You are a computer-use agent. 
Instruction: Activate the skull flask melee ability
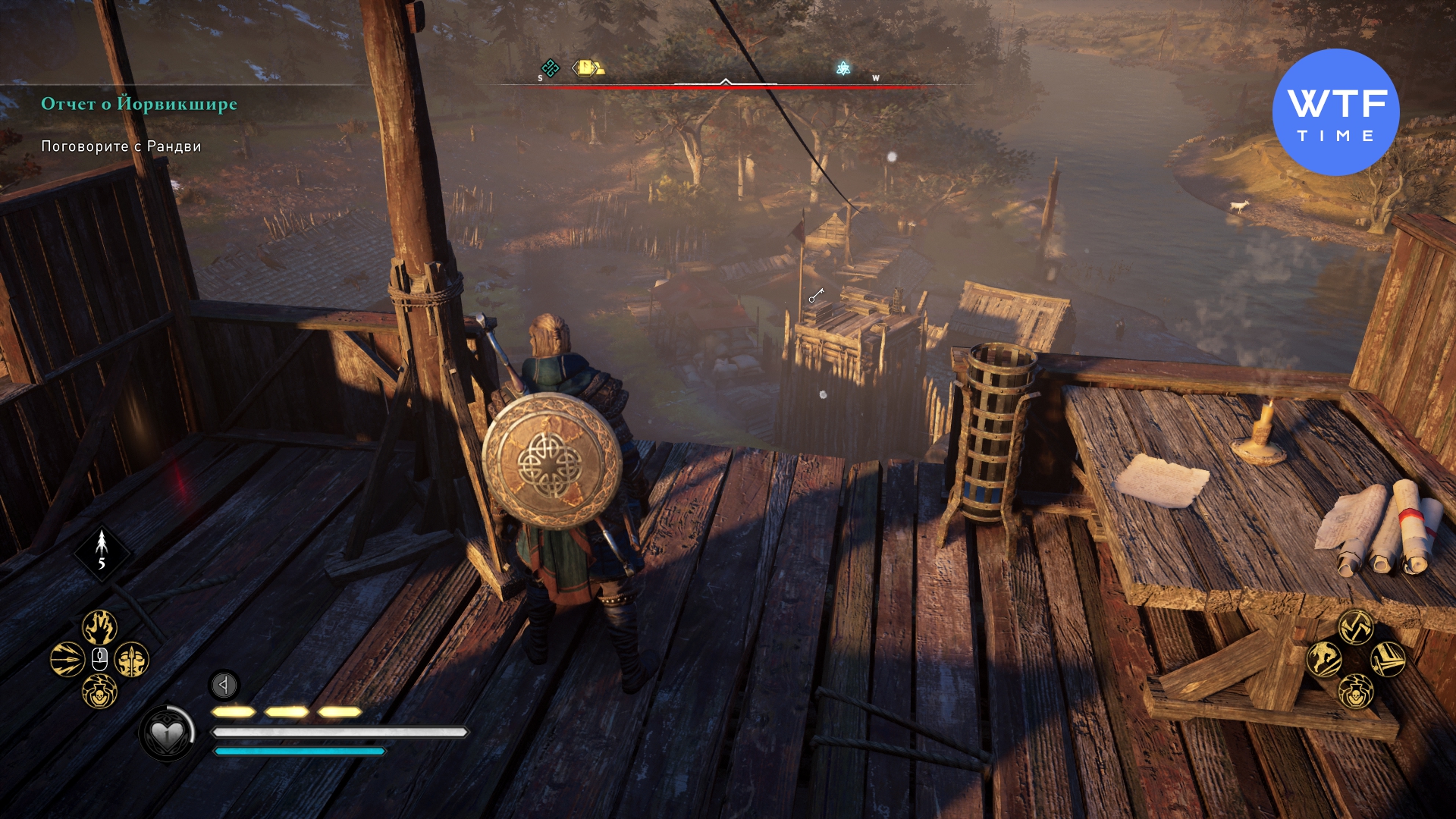tap(1356, 692)
